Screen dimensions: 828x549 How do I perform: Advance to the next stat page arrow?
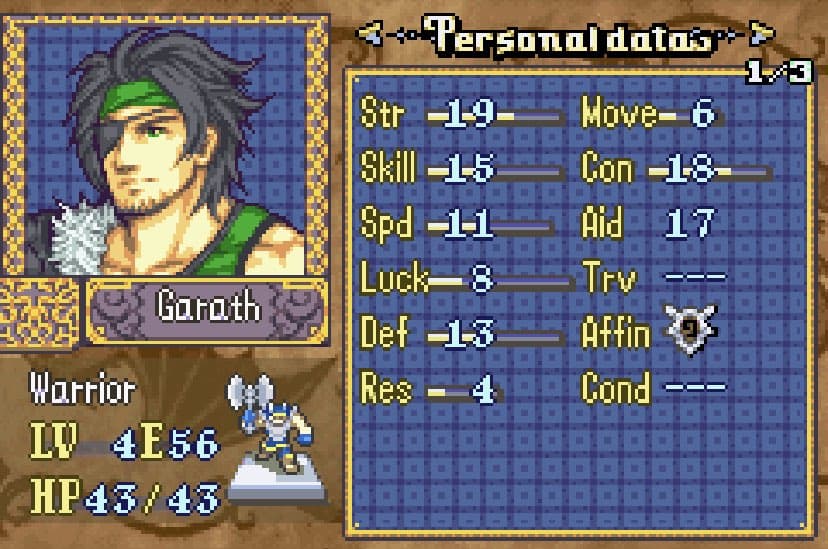coord(762,38)
